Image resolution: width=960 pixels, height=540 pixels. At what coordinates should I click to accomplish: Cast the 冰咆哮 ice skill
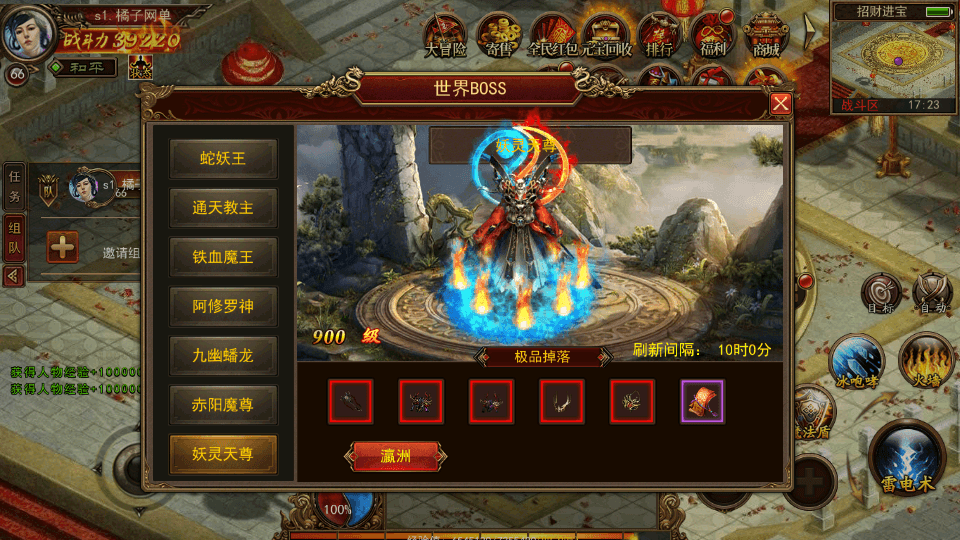click(856, 360)
